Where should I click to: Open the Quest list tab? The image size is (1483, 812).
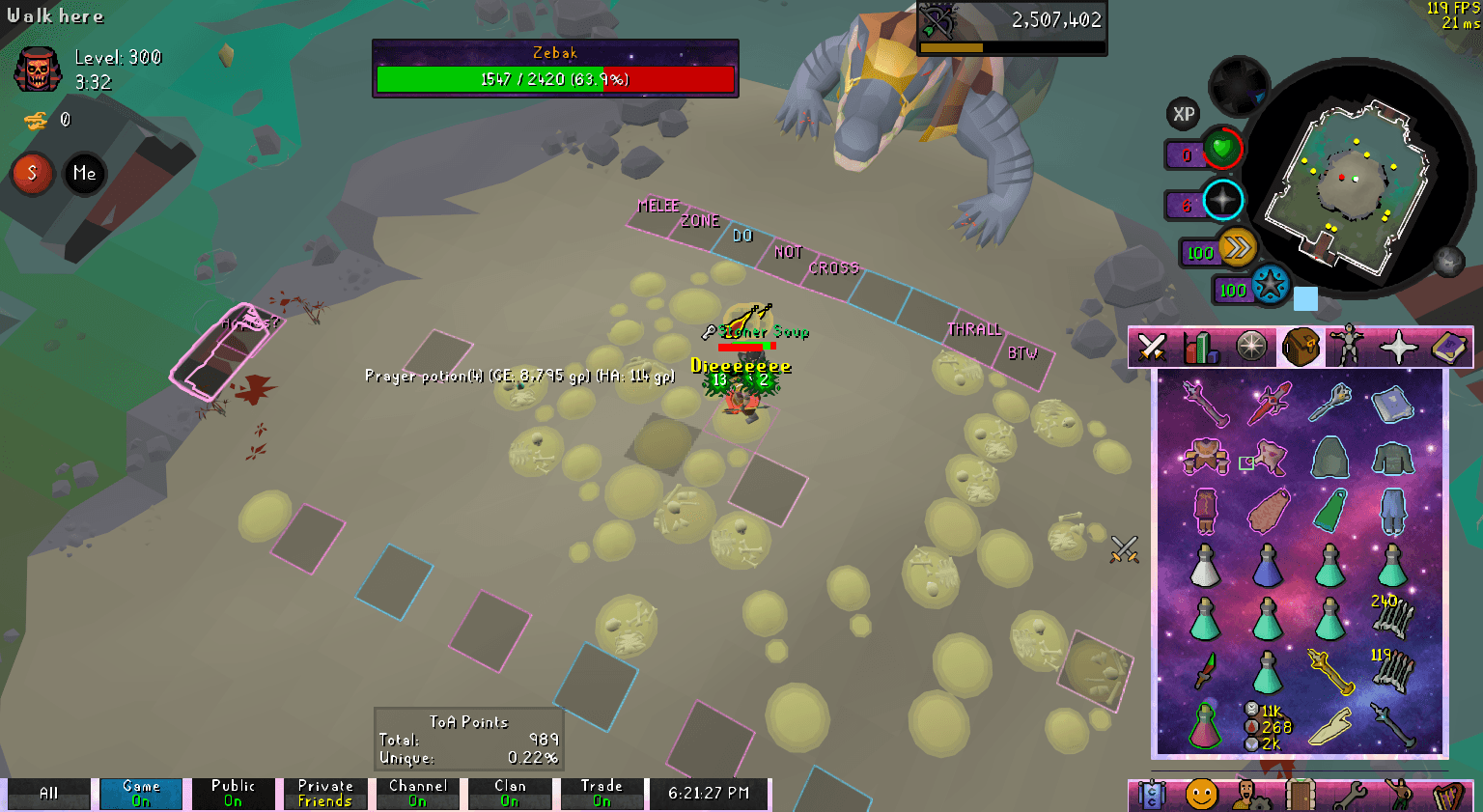1251,347
